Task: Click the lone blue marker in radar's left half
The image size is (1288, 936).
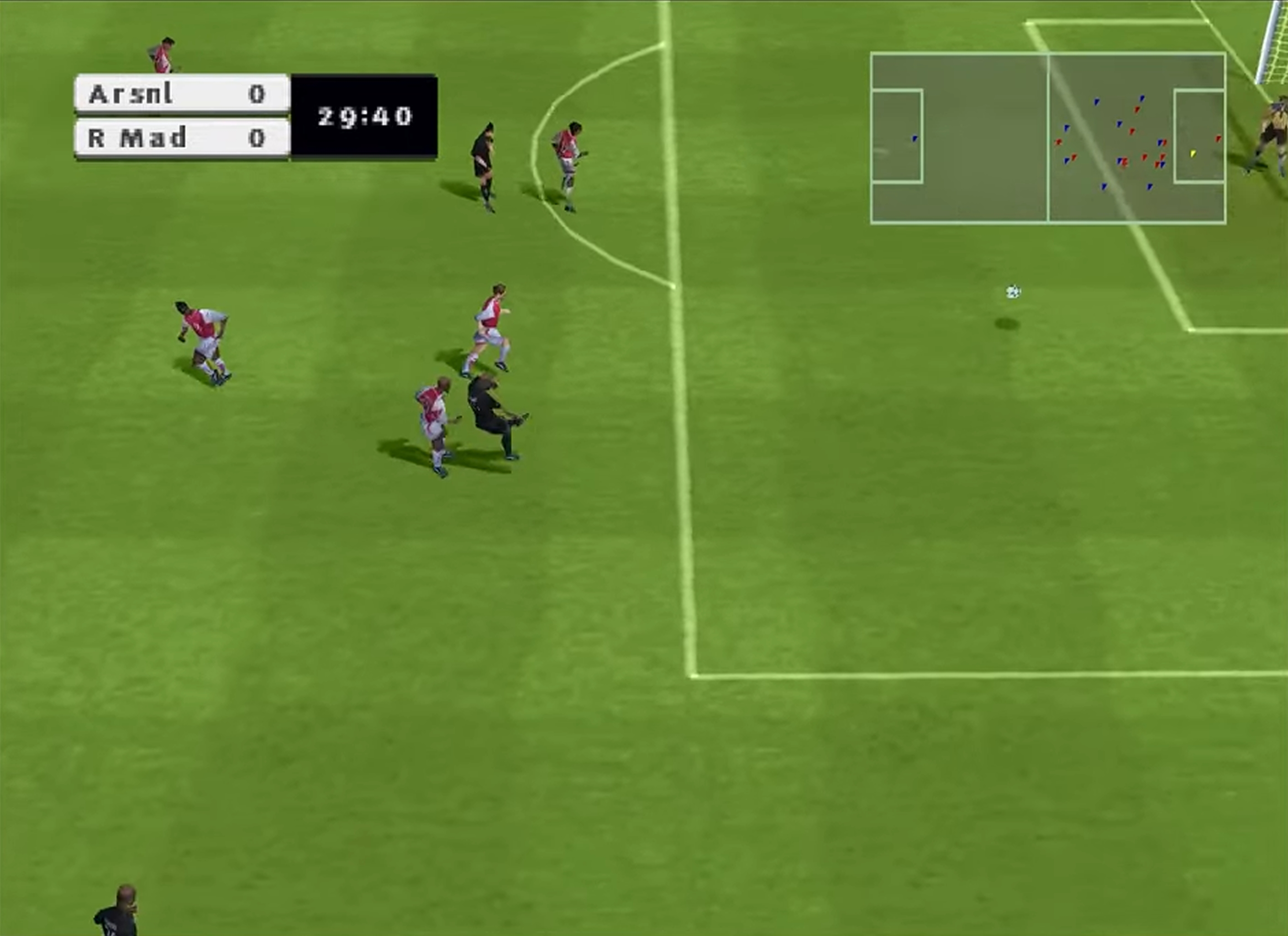Action: (x=915, y=138)
